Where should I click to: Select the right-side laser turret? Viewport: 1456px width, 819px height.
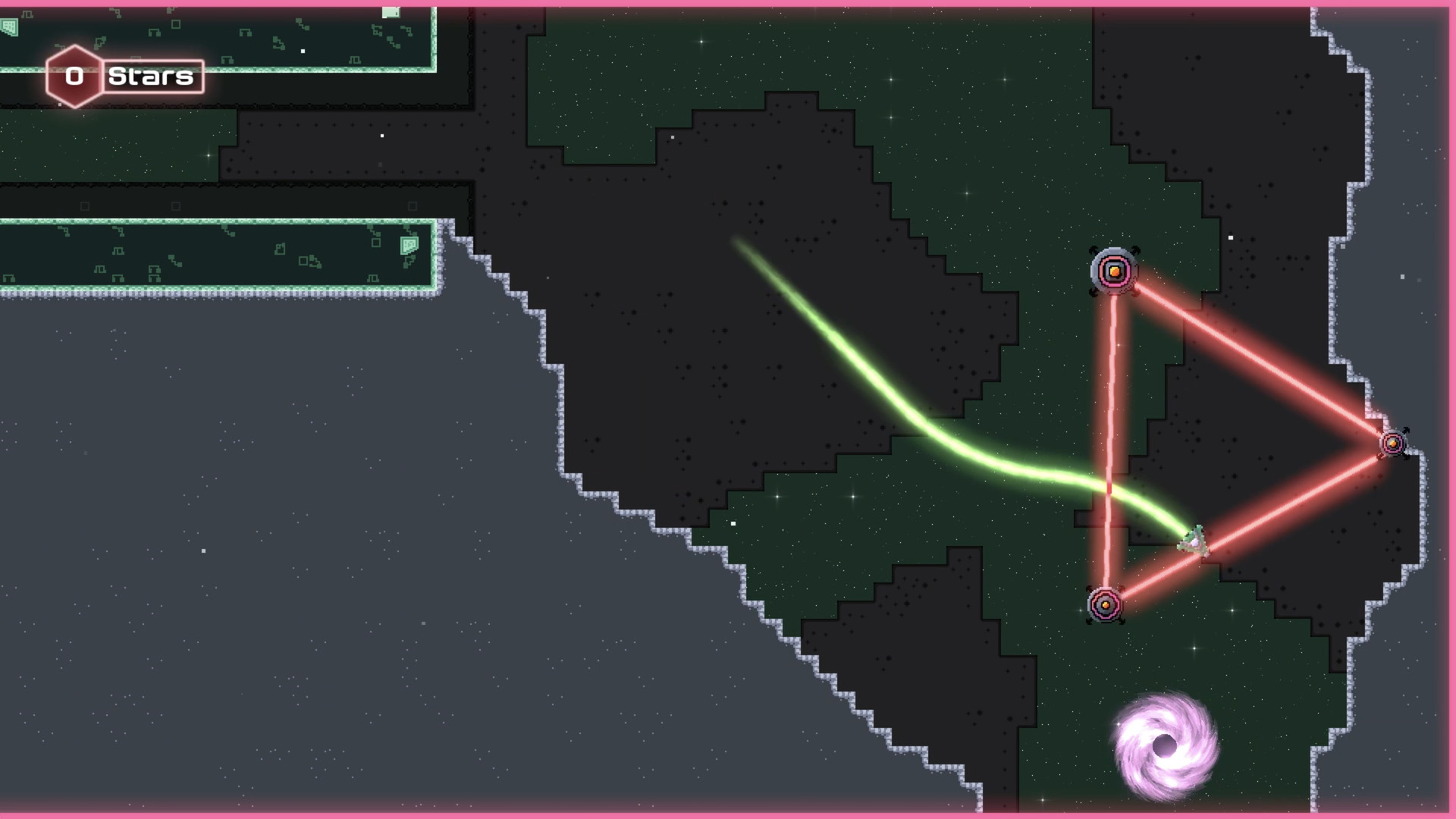1394,442
